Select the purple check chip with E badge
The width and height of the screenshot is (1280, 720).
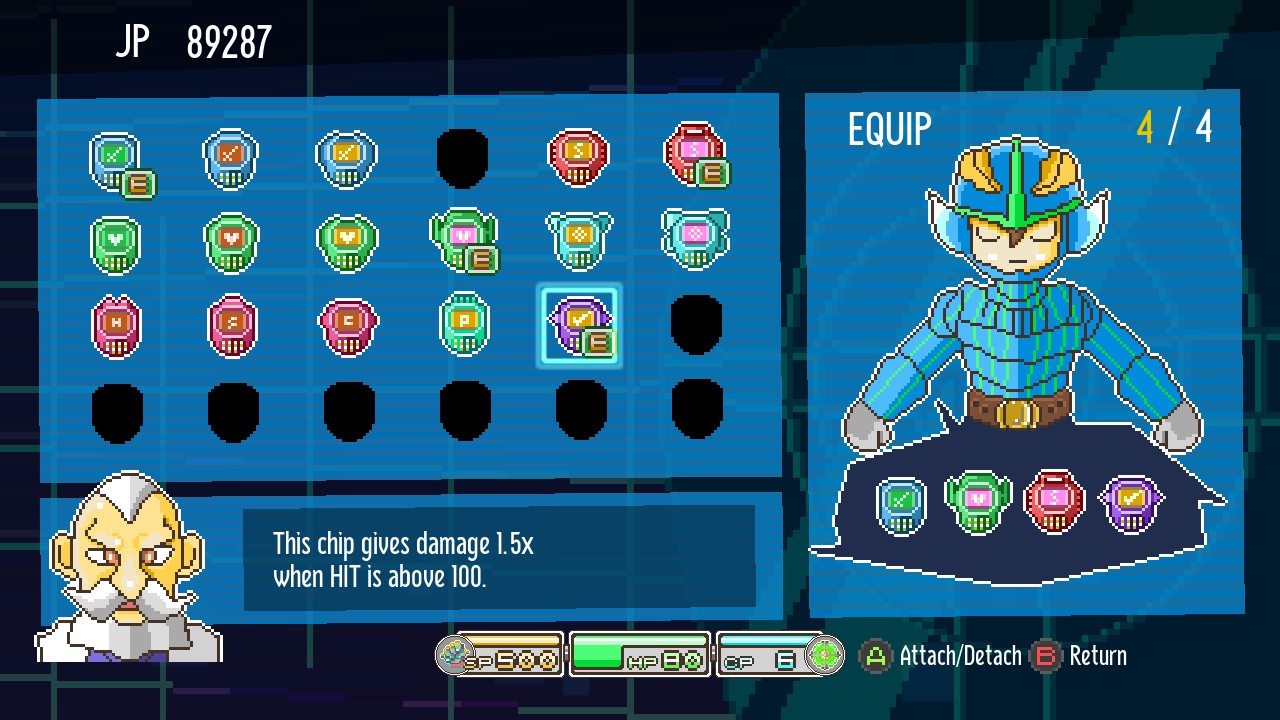[578, 323]
